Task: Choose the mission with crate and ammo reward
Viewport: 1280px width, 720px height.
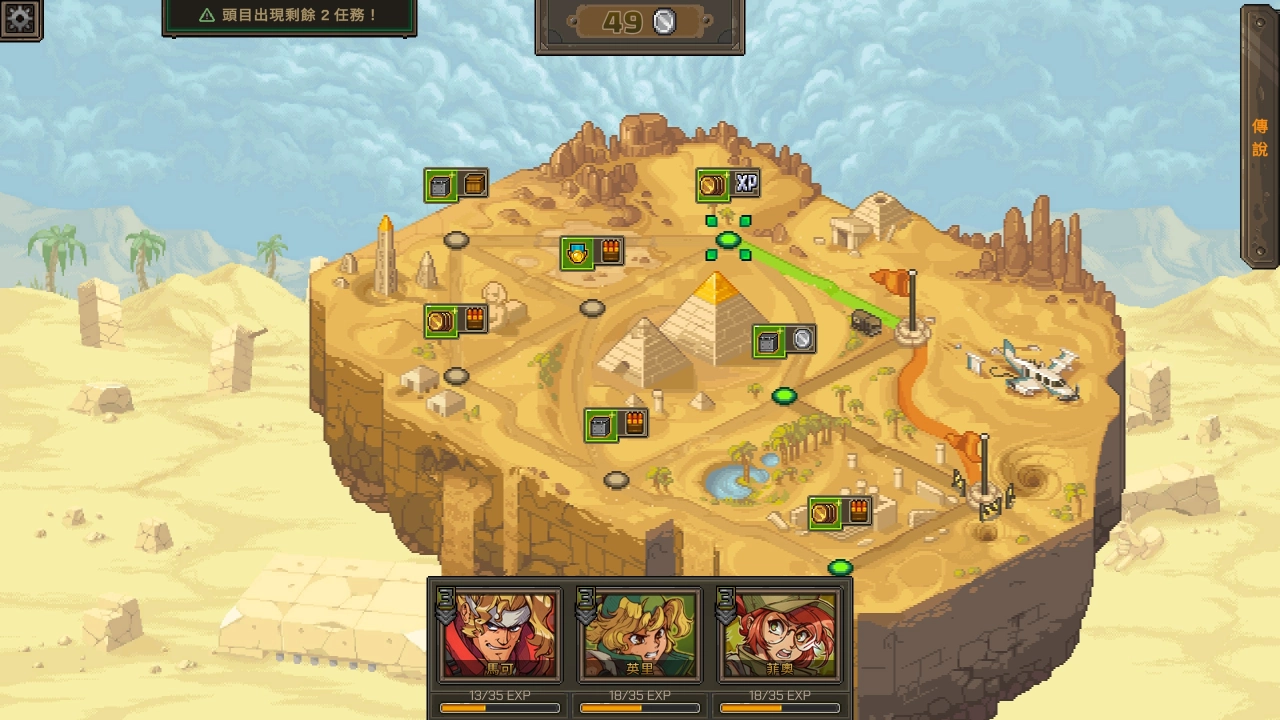Action: tap(616, 425)
